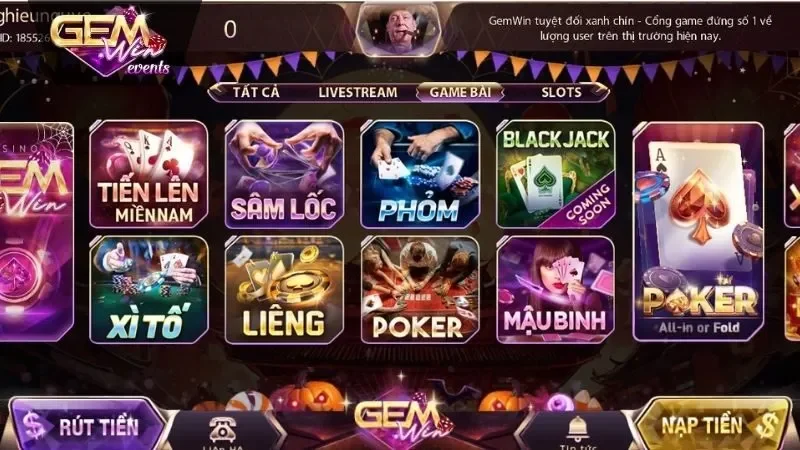The width and height of the screenshot is (800, 450).
Task: Open the Tiến Lên Miền Nam game
Action: click(x=149, y=174)
